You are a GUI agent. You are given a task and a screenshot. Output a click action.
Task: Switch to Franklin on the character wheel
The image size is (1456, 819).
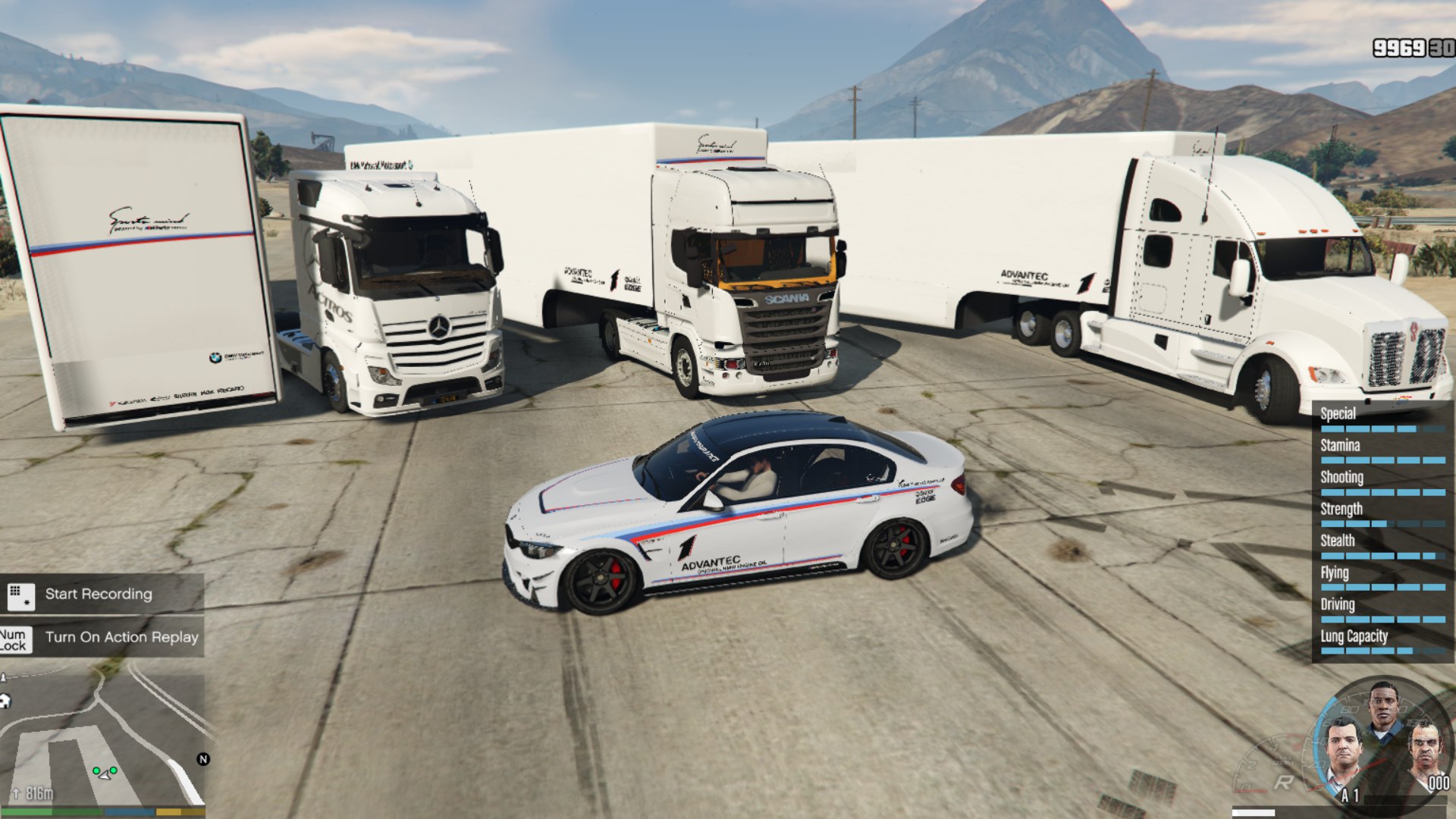[1382, 708]
